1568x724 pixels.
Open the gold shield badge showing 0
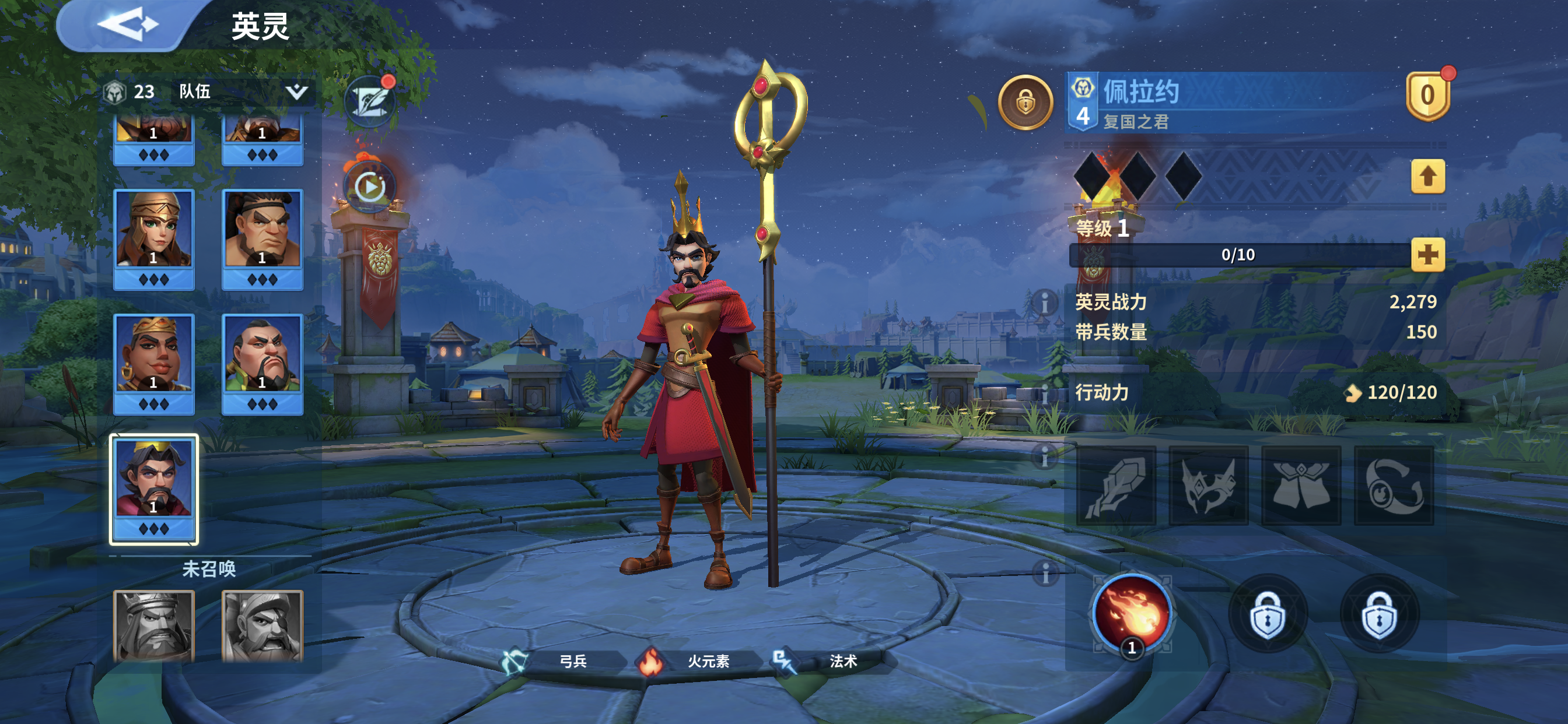[1427, 96]
